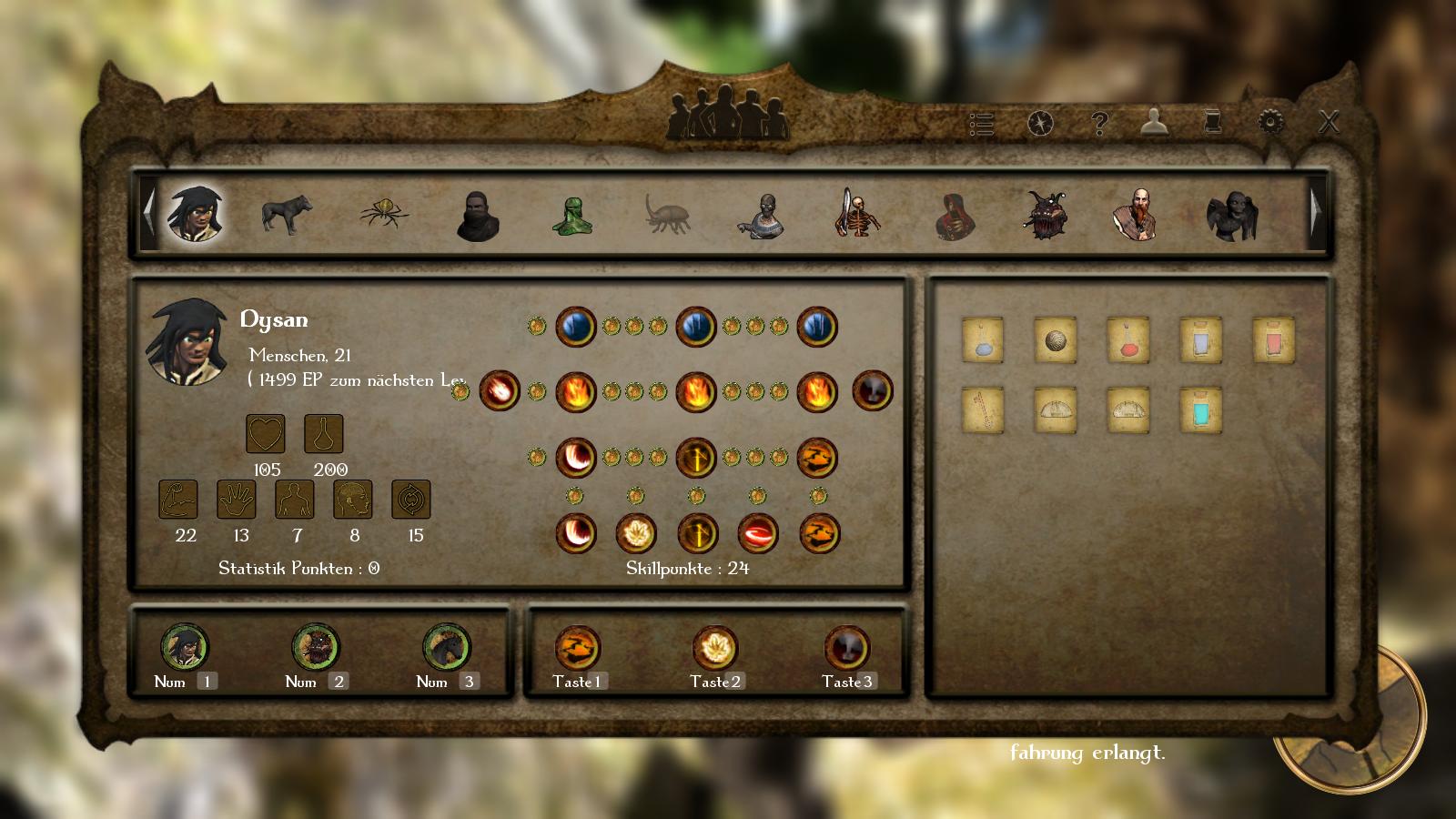The width and height of the screenshot is (1456, 819).
Task: Select the wolf form portrait
Action: (x=286, y=215)
